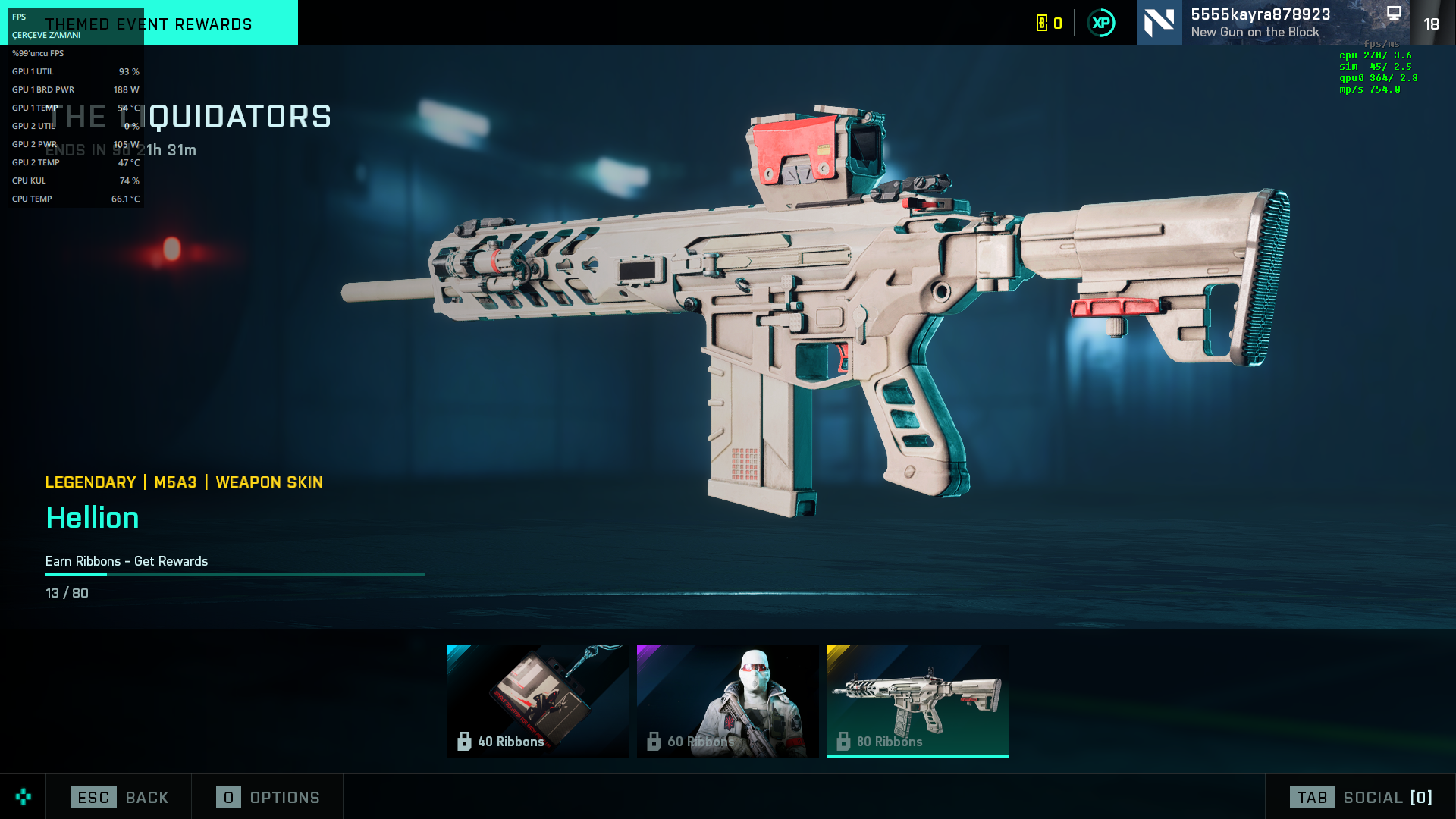Open the Social panel
The height and width of the screenshot is (819, 1456).
[1360, 797]
